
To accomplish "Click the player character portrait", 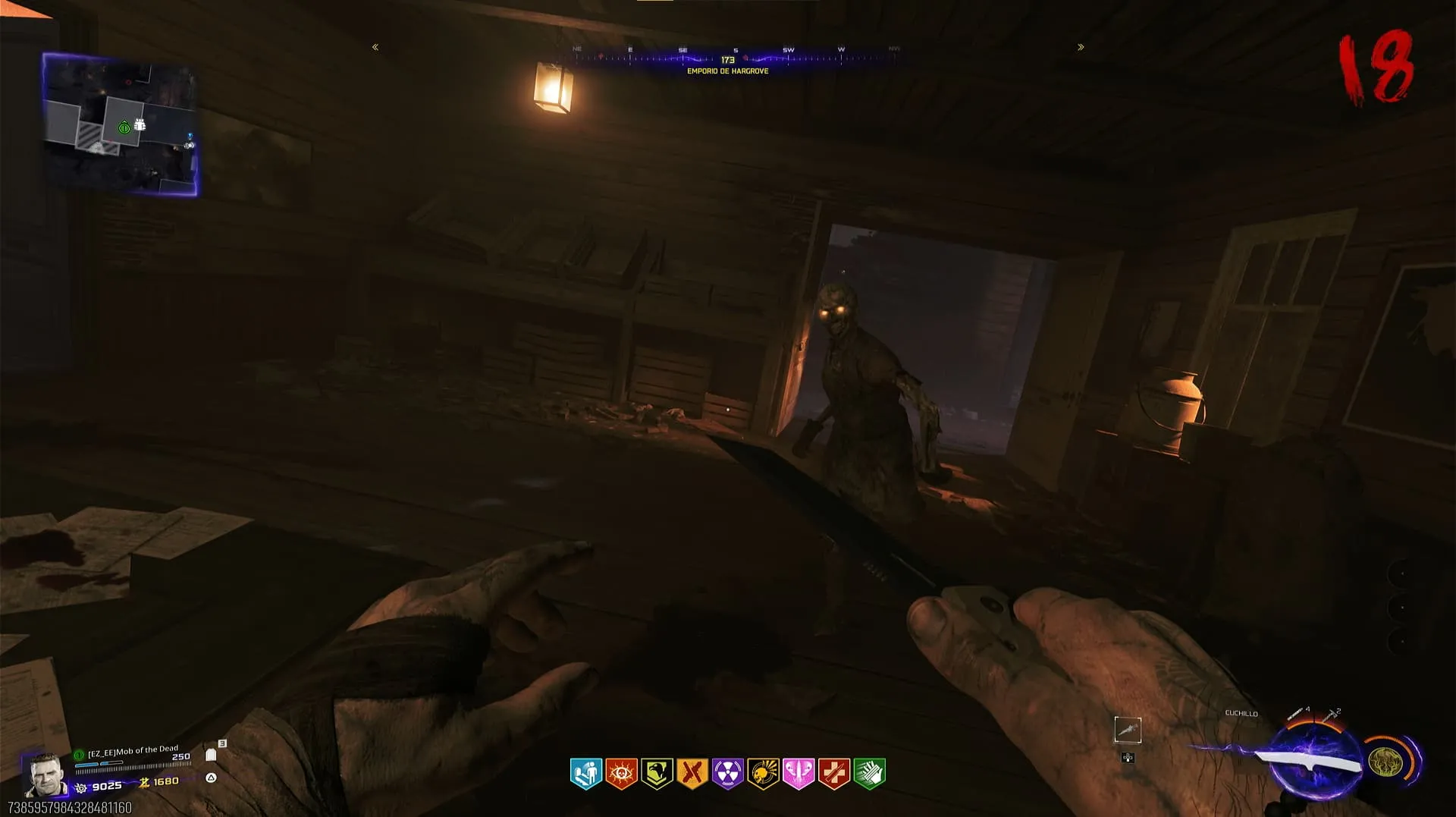I will [x=44, y=774].
